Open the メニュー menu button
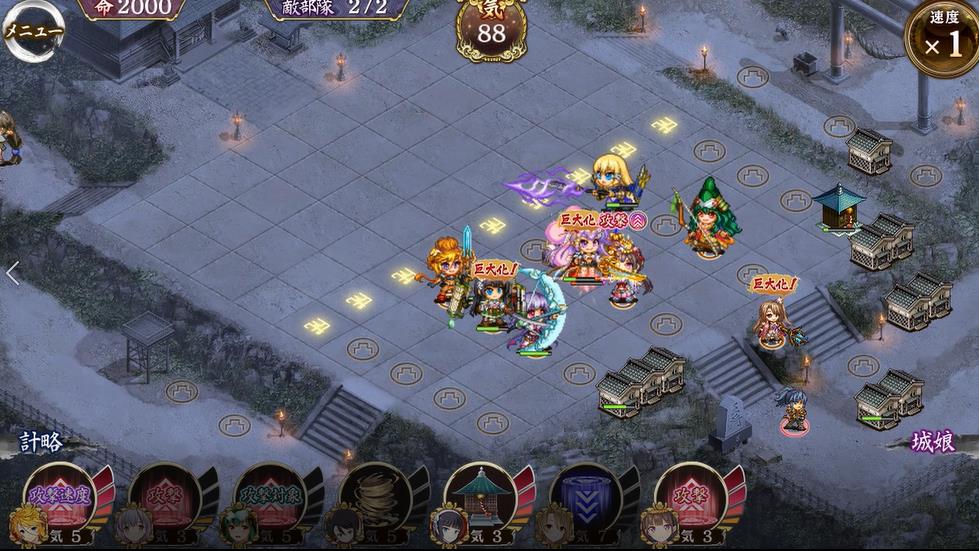Viewport: 979px width, 551px height. point(32,31)
